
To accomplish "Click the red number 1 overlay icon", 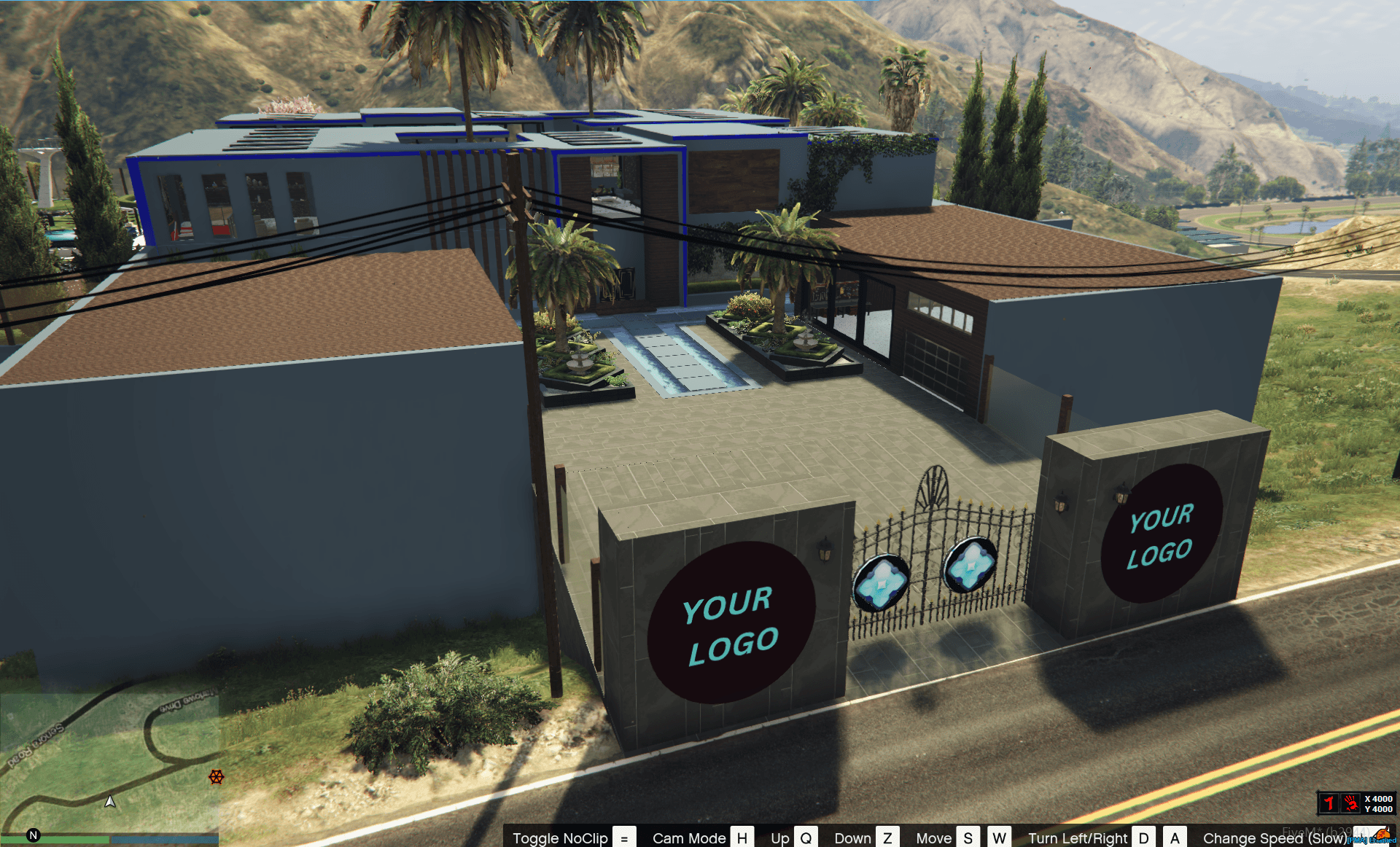I will [x=1329, y=803].
